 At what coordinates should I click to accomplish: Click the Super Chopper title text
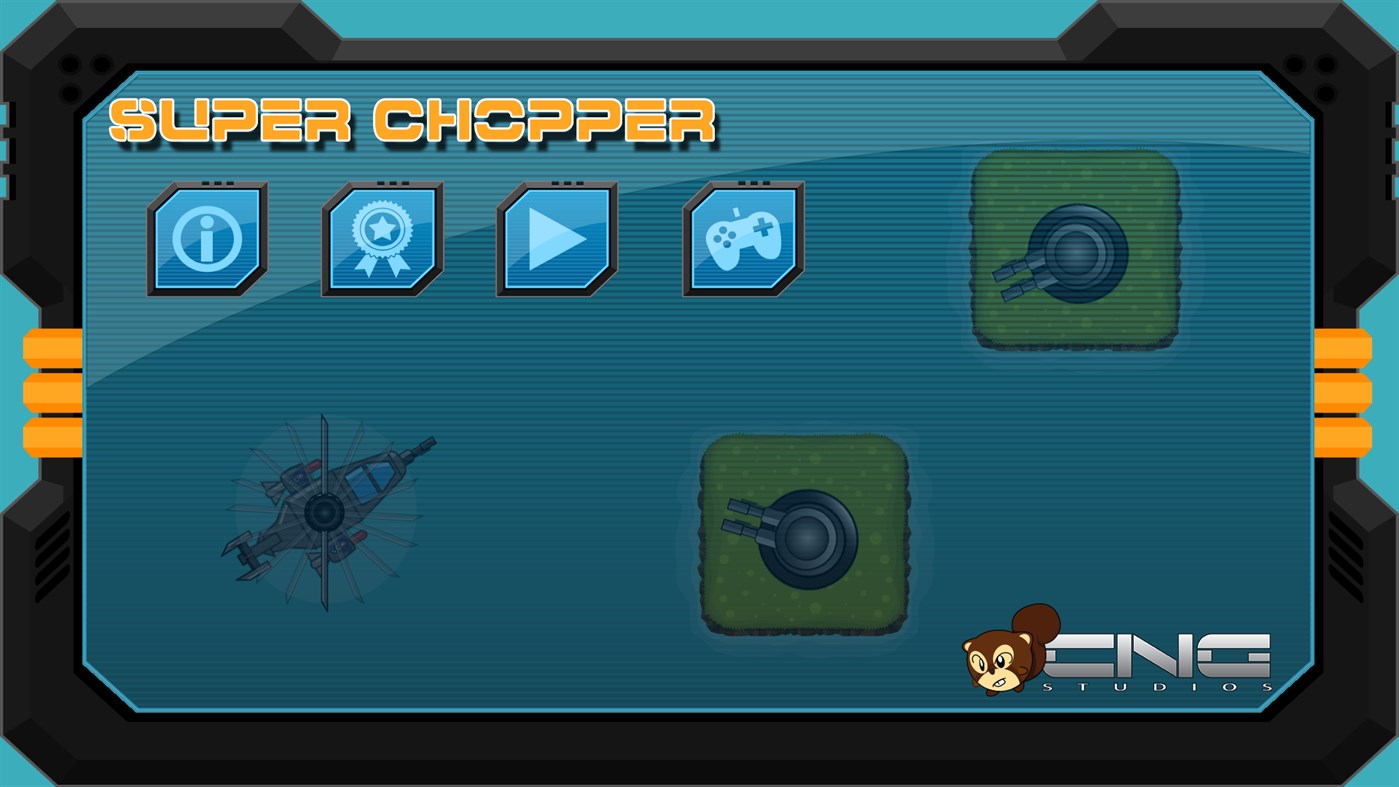(415, 120)
